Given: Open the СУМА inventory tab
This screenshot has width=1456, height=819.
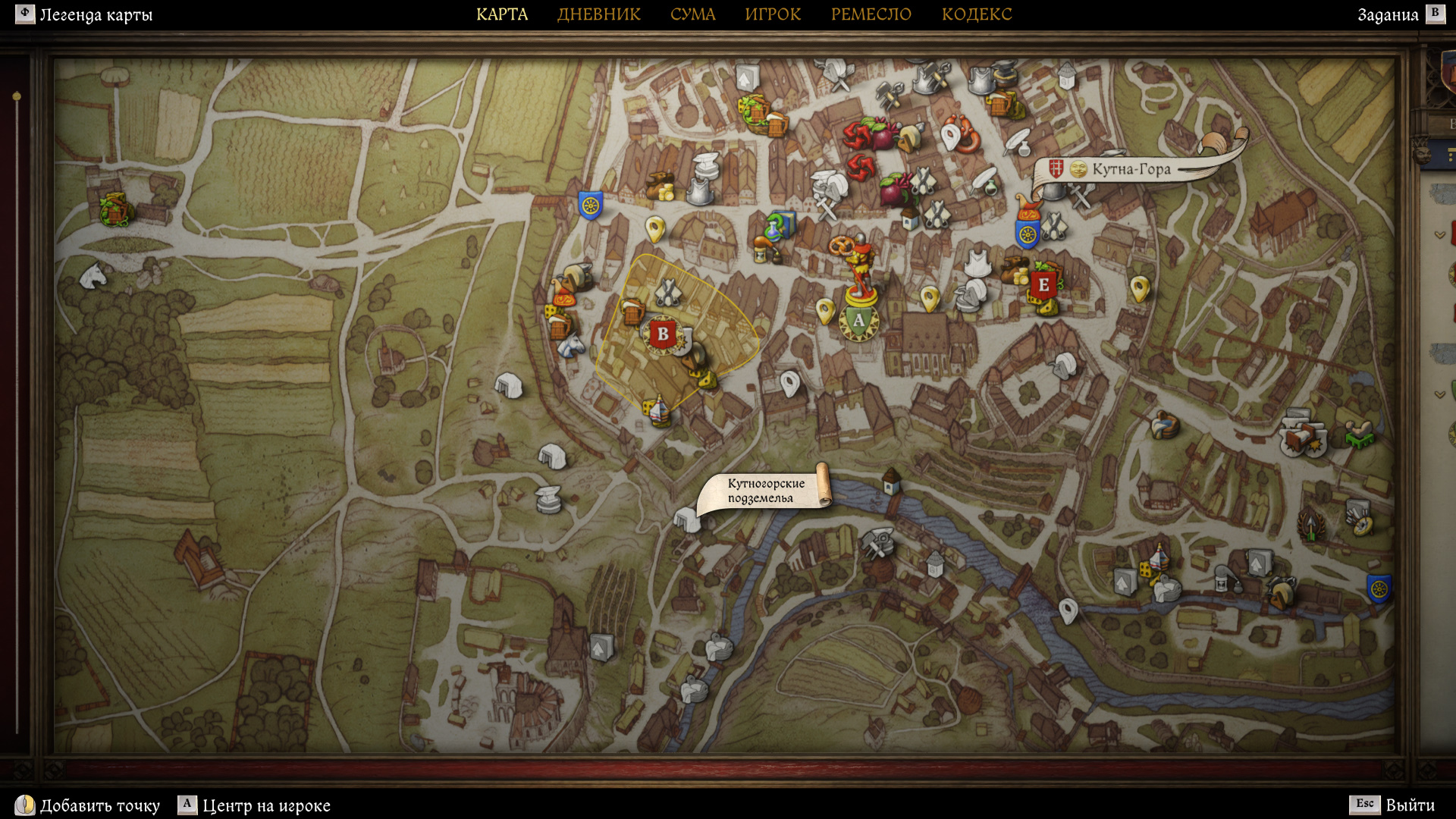Looking at the screenshot, I should click(692, 14).
